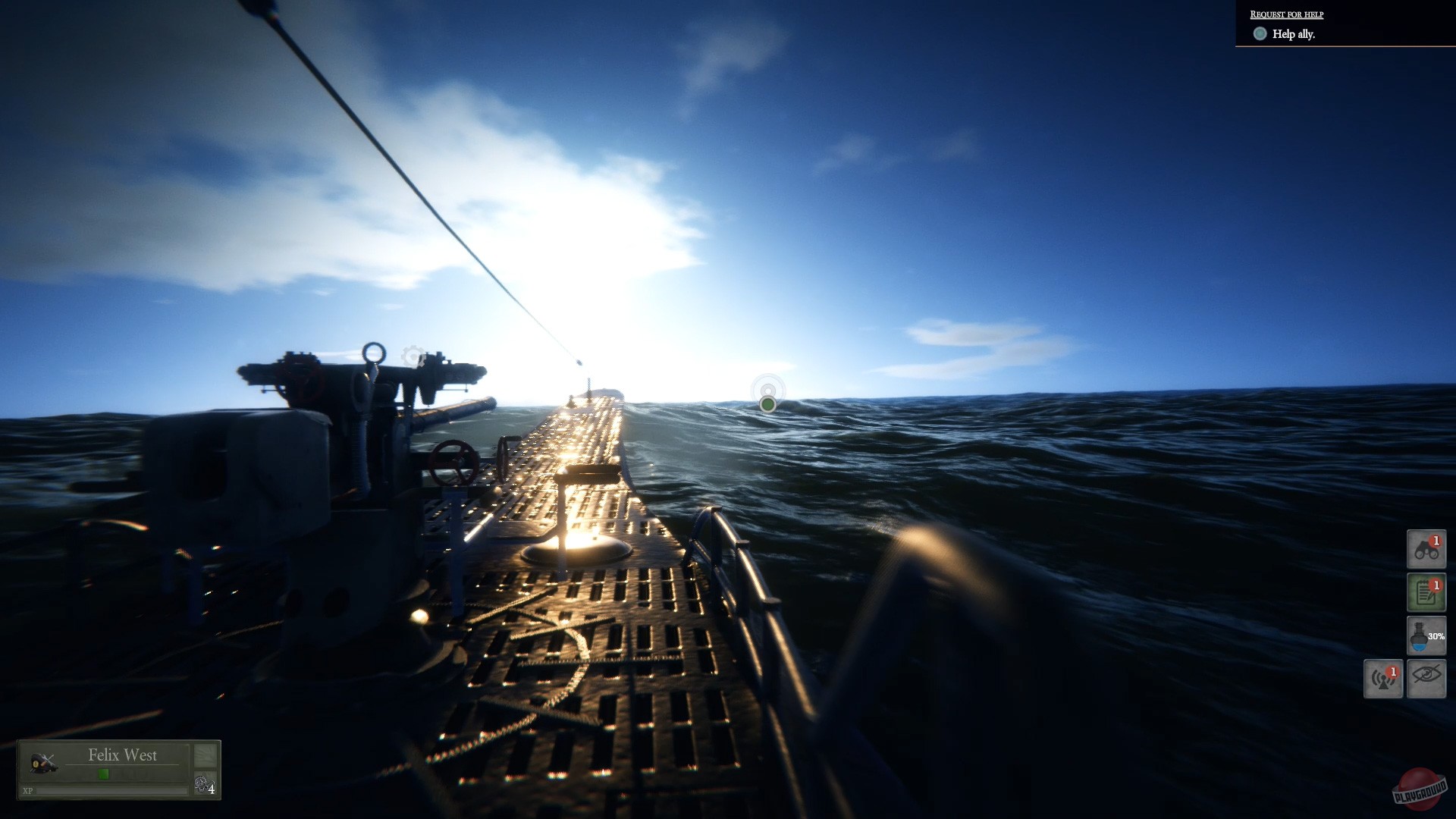This screenshot has width=1456, height=819.
Task: Click the notification badge on the notepad icon
Action: pos(1436,586)
